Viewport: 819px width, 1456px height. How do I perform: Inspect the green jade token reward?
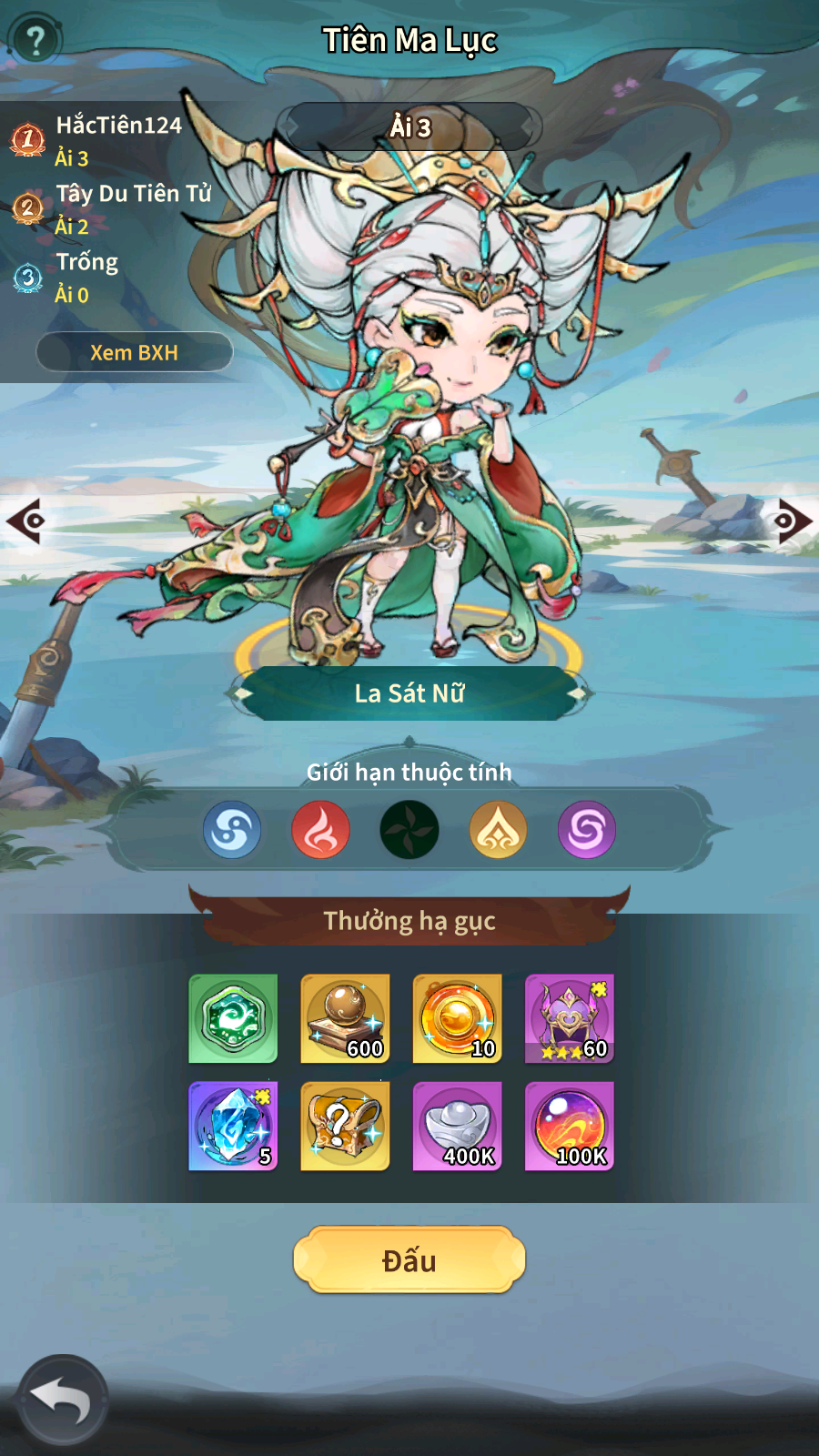click(233, 1018)
